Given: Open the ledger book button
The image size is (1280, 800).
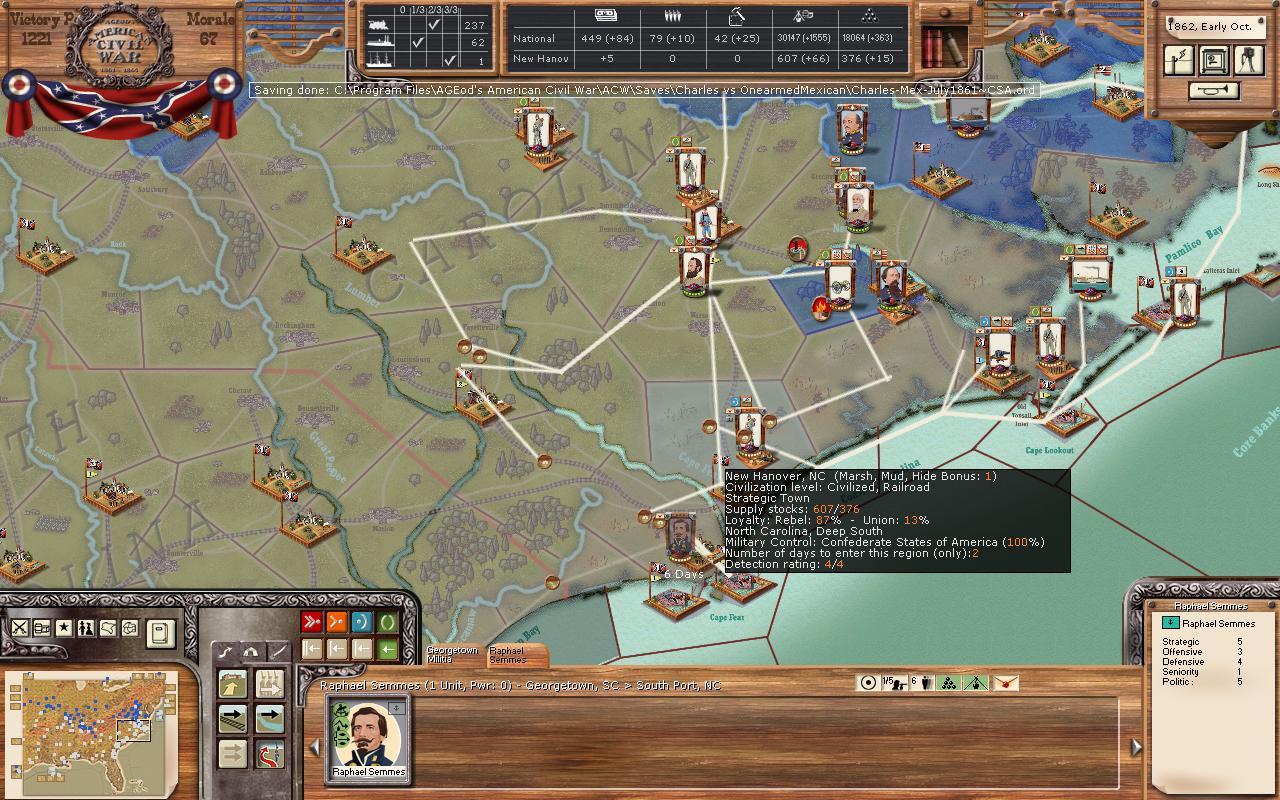Looking at the screenshot, I should point(161,631).
